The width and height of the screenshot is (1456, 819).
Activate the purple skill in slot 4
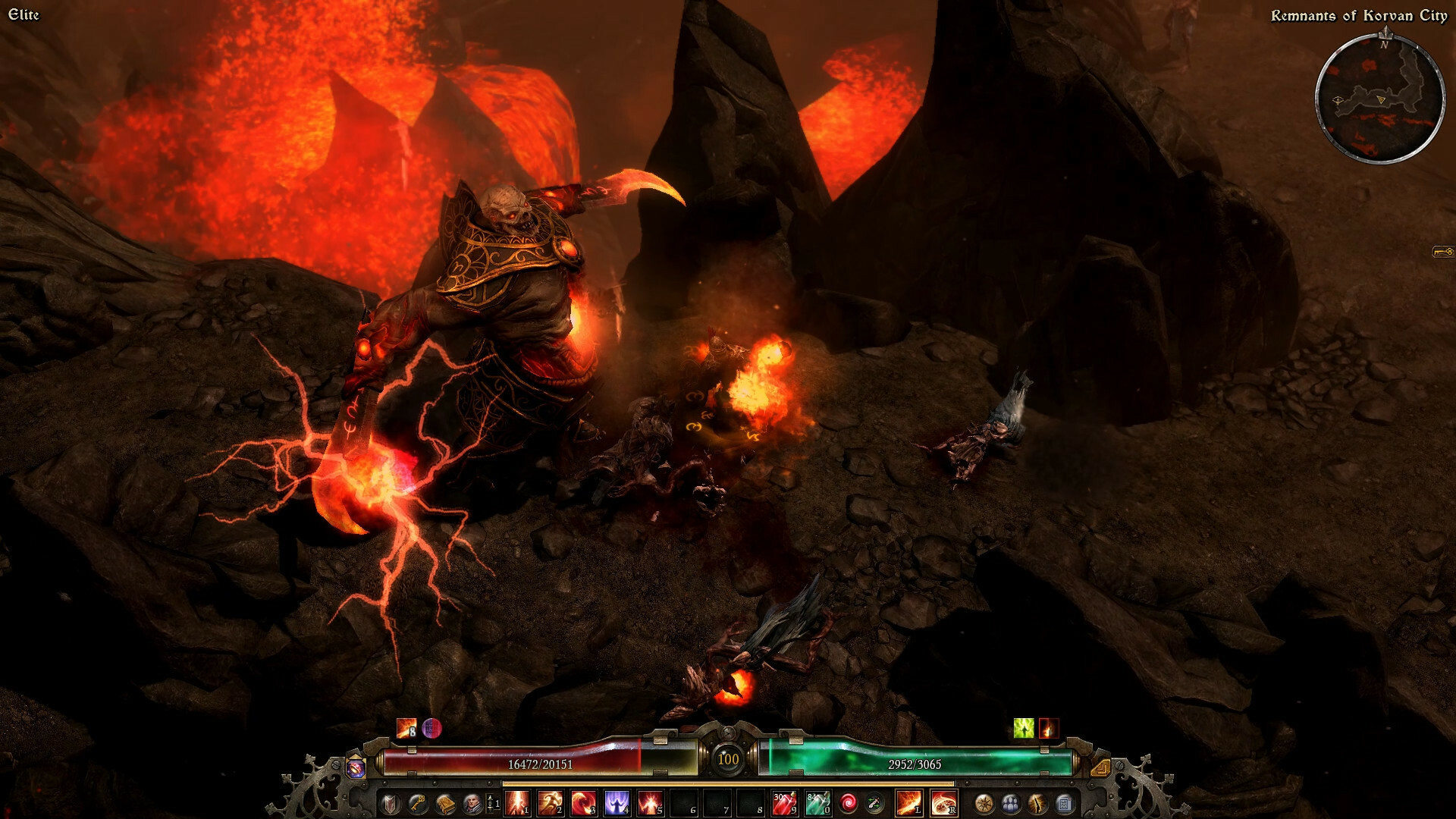618,804
